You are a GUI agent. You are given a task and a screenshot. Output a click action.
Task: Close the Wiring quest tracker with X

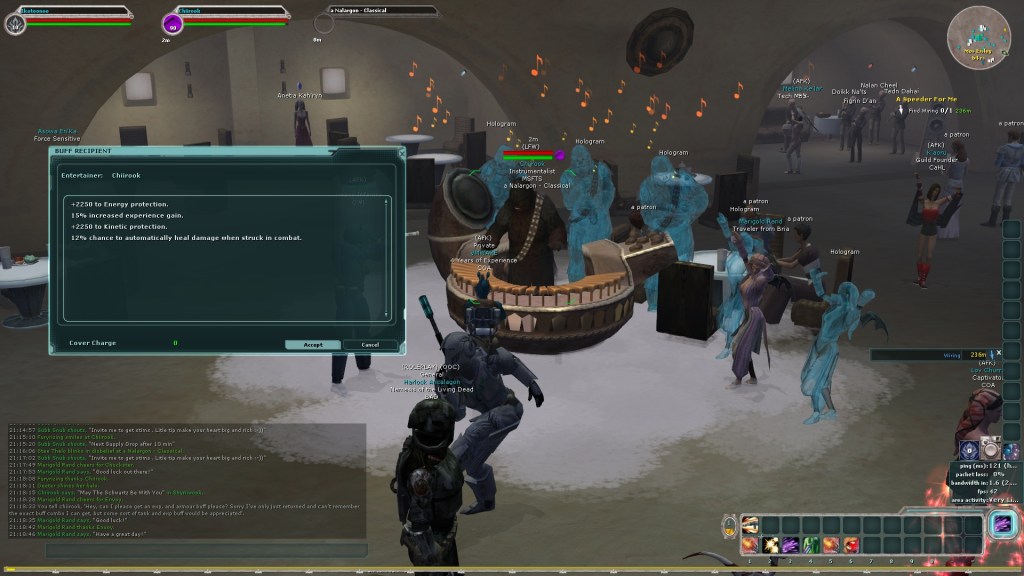pos(998,353)
